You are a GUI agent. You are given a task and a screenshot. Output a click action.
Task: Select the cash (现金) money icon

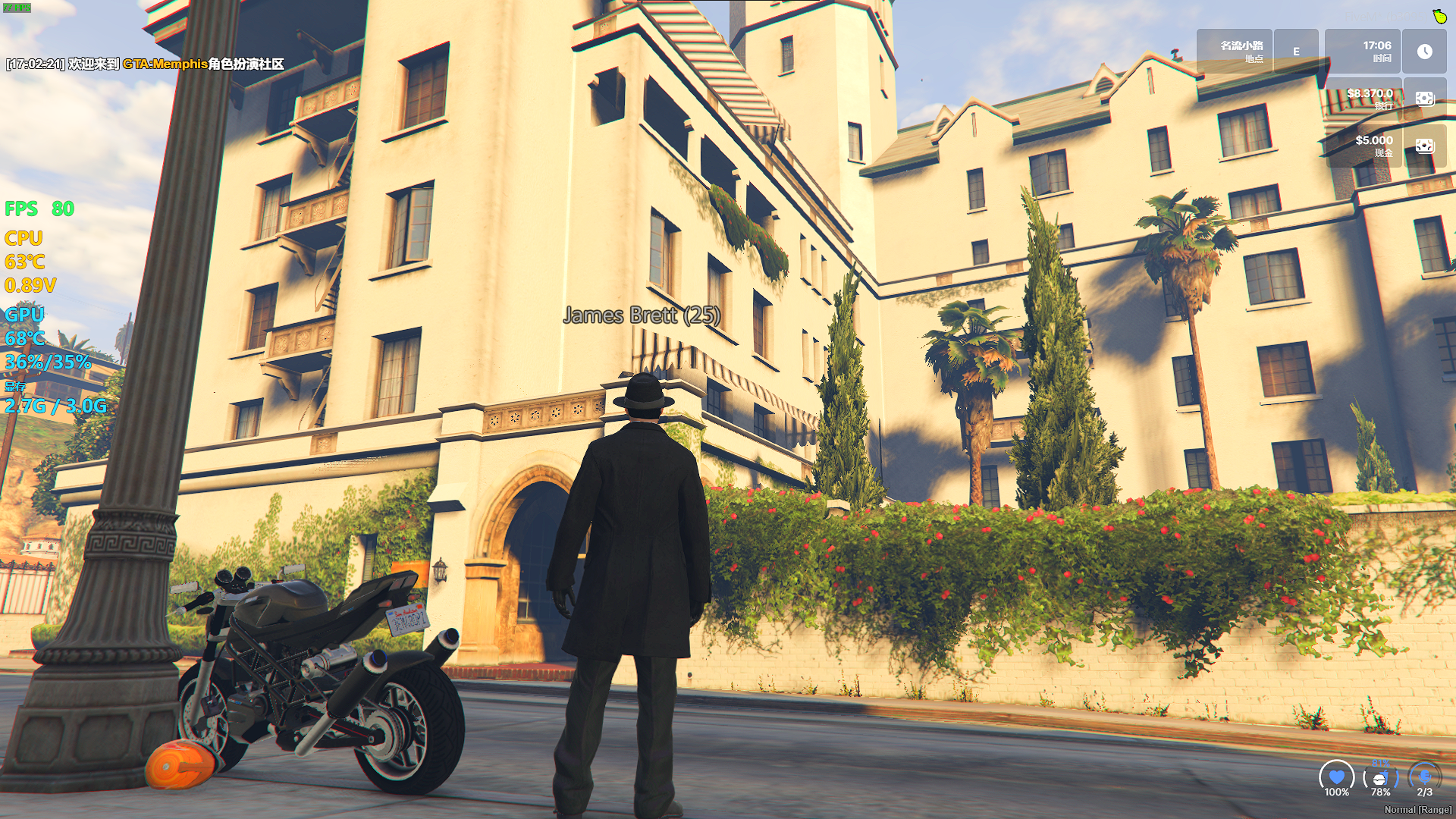pos(1424,146)
